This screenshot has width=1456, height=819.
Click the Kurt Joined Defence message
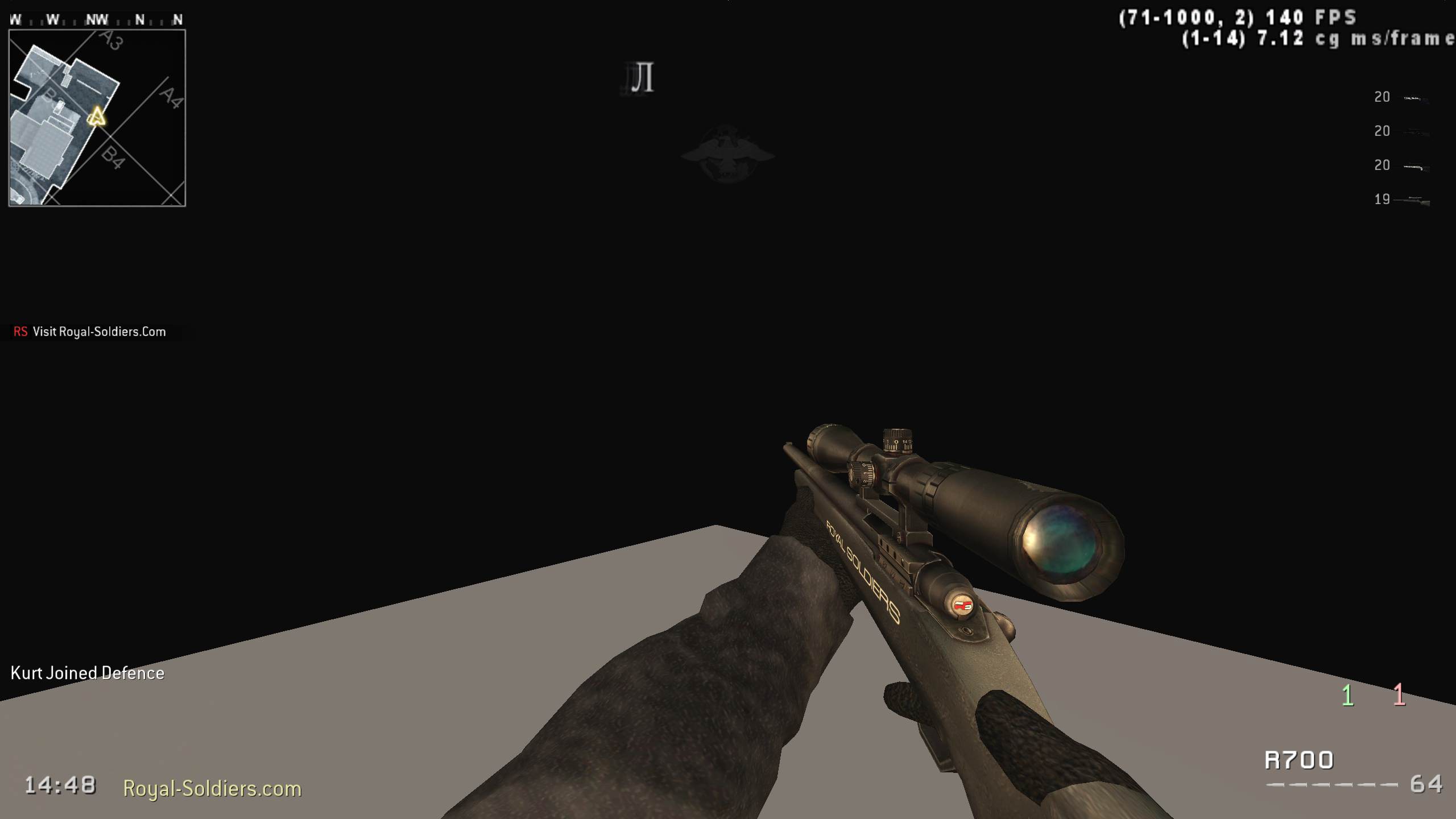click(x=87, y=673)
